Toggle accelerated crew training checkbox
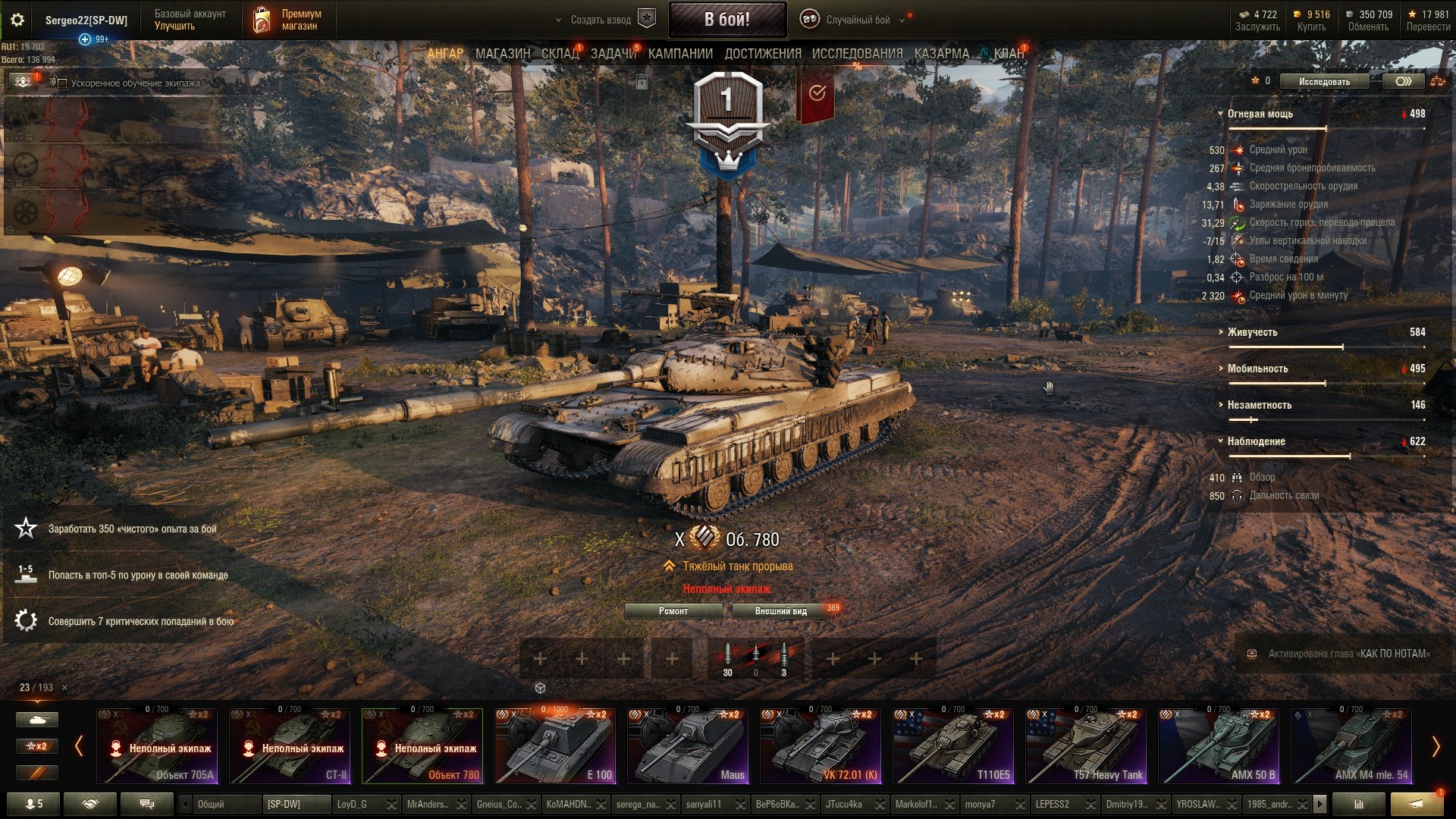 pyautogui.click(x=63, y=83)
